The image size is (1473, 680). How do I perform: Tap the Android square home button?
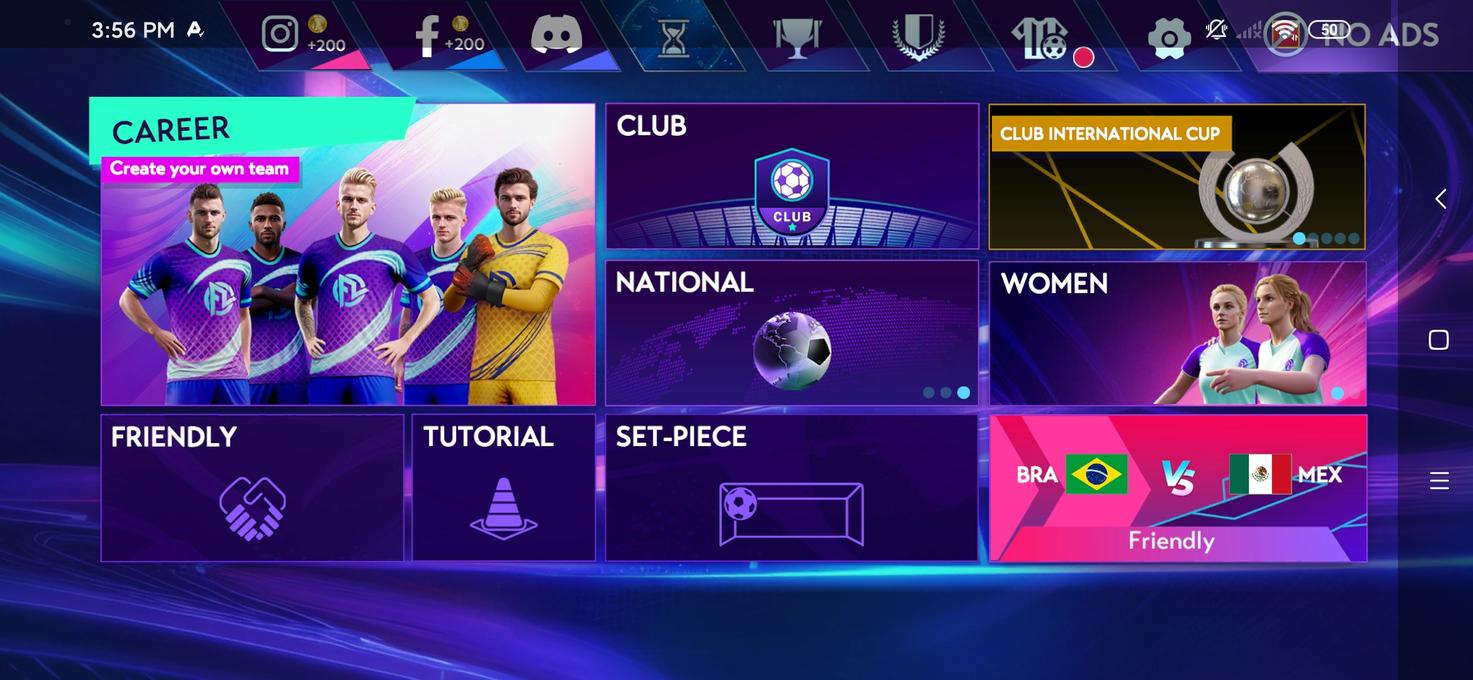coord(1439,340)
